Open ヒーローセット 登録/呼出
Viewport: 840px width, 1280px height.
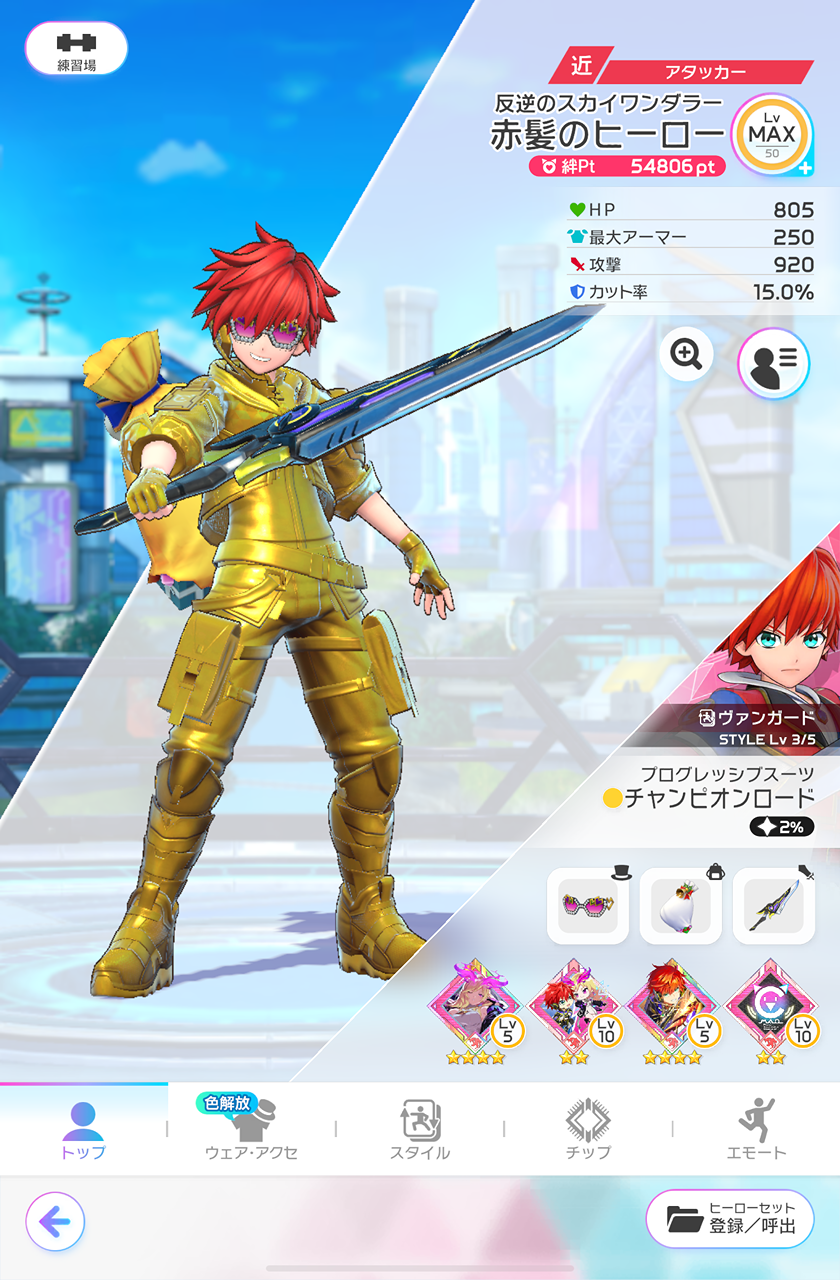coord(730,1219)
